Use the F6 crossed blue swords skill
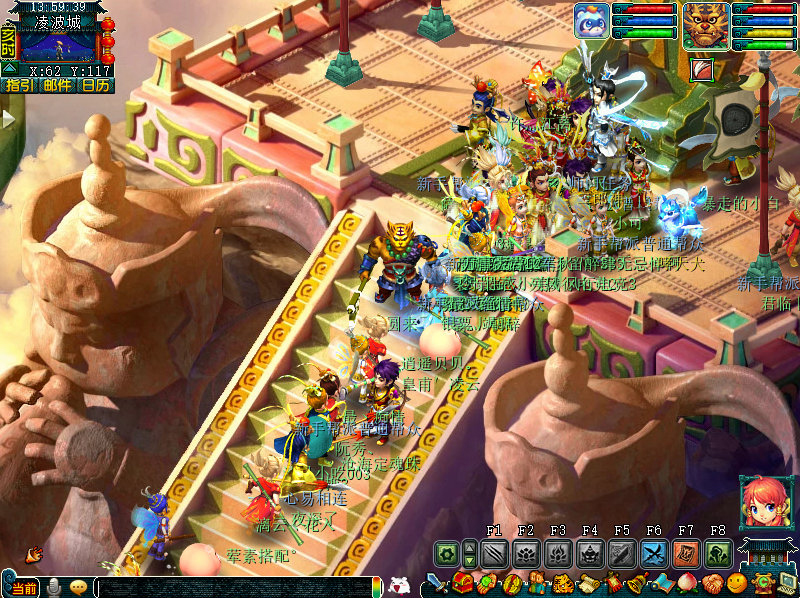This screenshot has width=800, height=598. 654,554
